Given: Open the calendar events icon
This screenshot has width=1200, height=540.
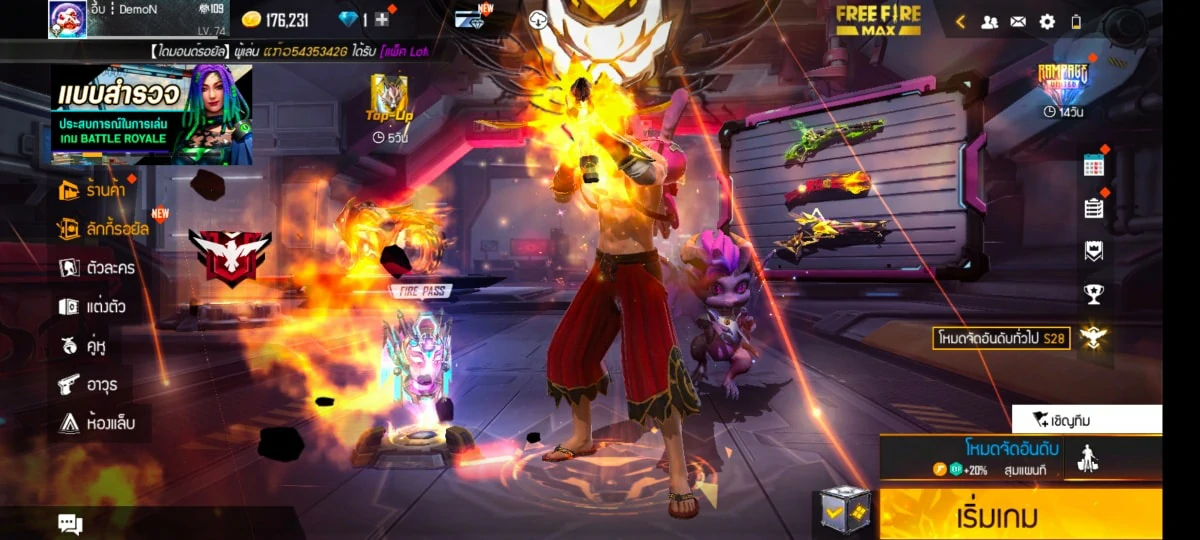Looking at the screenshot, I should click(x=1094, y=166).
